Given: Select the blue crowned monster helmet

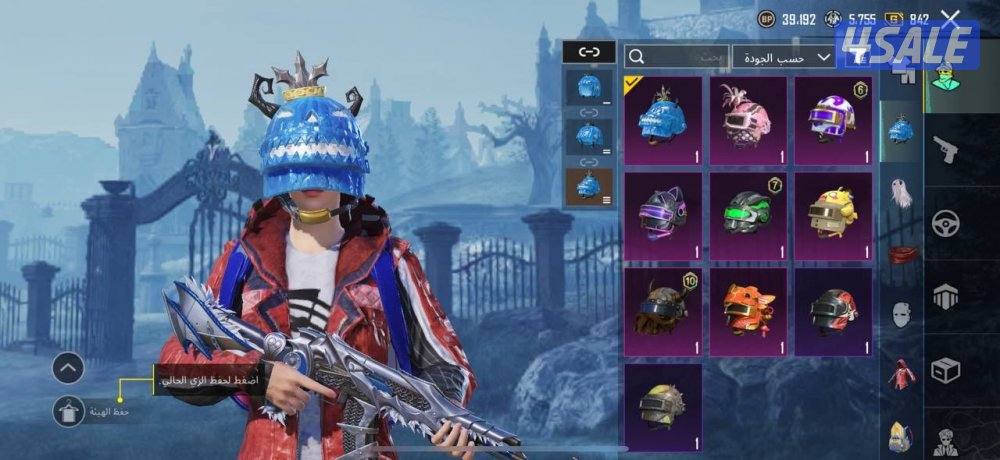Looking at the screenshot, I should click(x=663, y=120).
